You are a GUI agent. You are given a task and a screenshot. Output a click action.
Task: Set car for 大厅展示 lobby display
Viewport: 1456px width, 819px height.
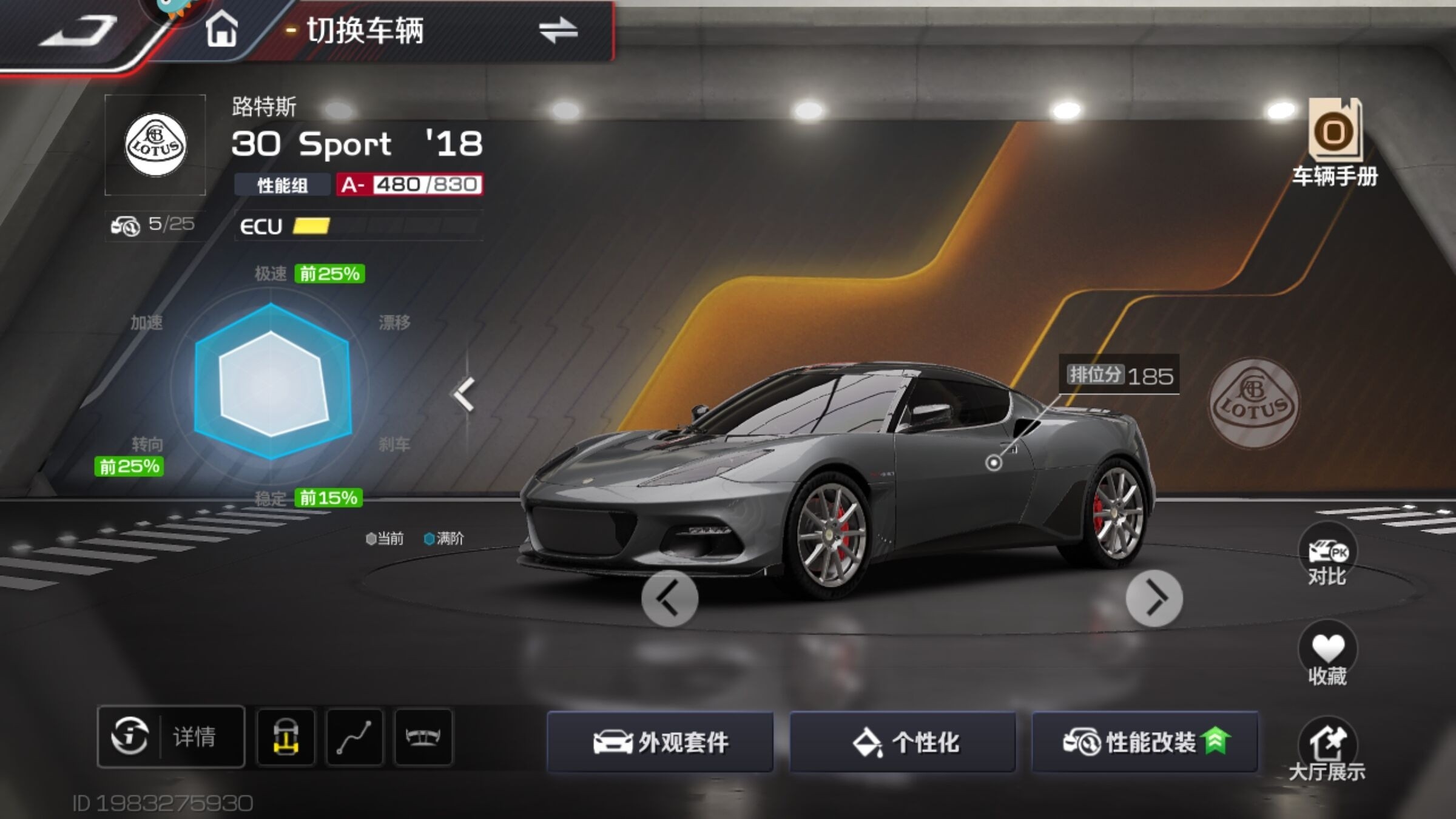tap(1327, 750)
